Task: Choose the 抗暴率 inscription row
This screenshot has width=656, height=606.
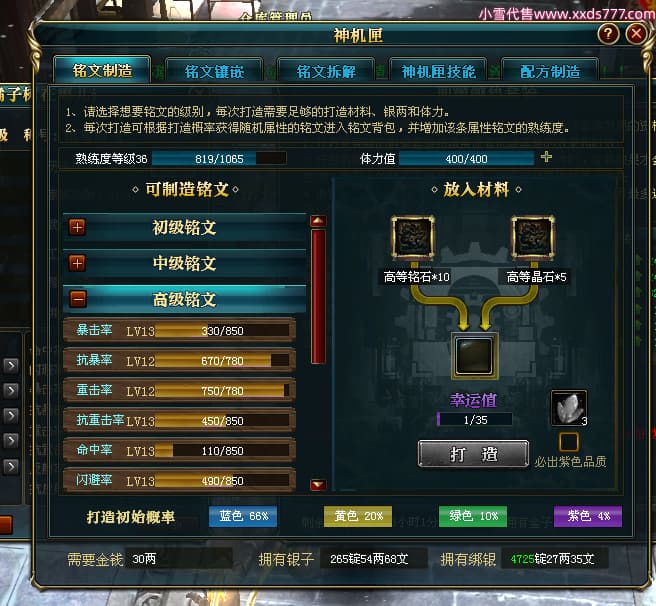Action: point(179,361)
